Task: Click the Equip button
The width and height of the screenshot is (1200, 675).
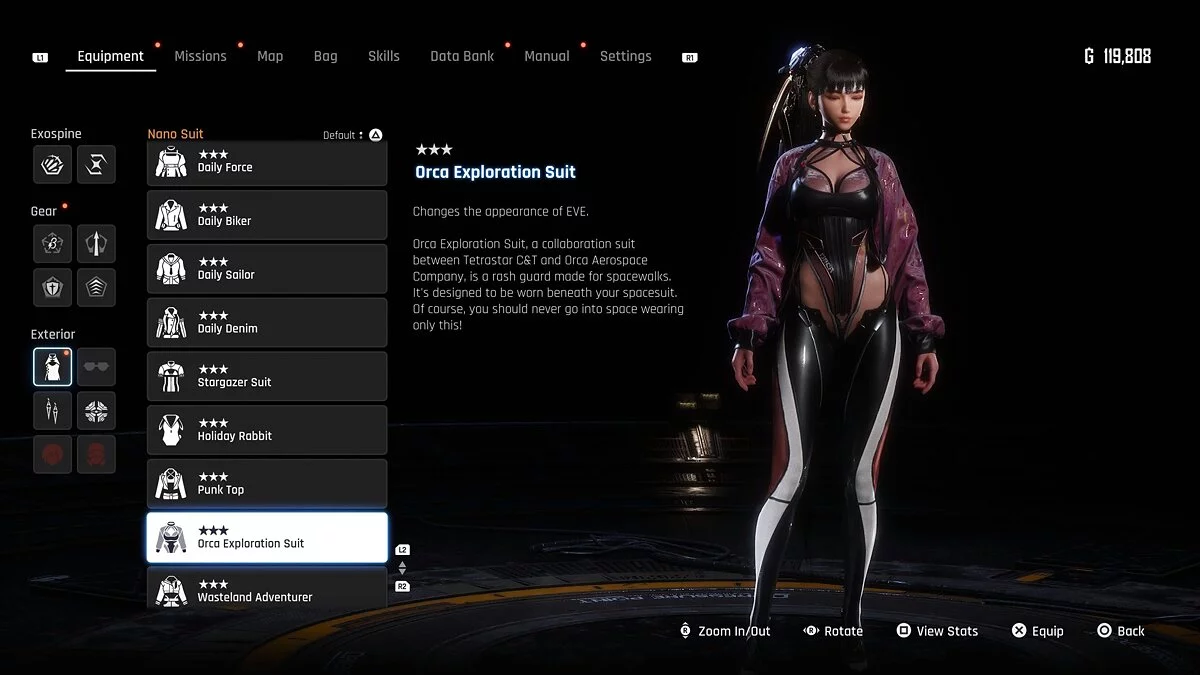Action: [x=1037, y=631]
